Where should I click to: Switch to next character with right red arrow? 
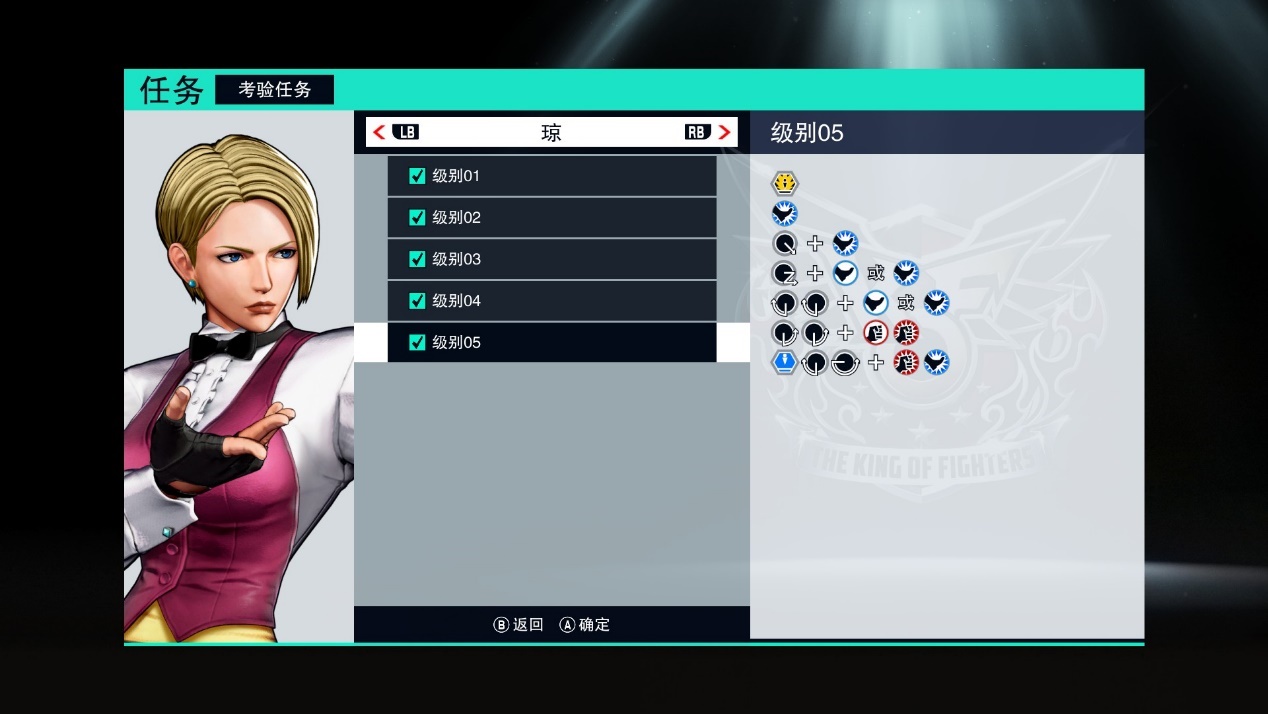point(725,132)
